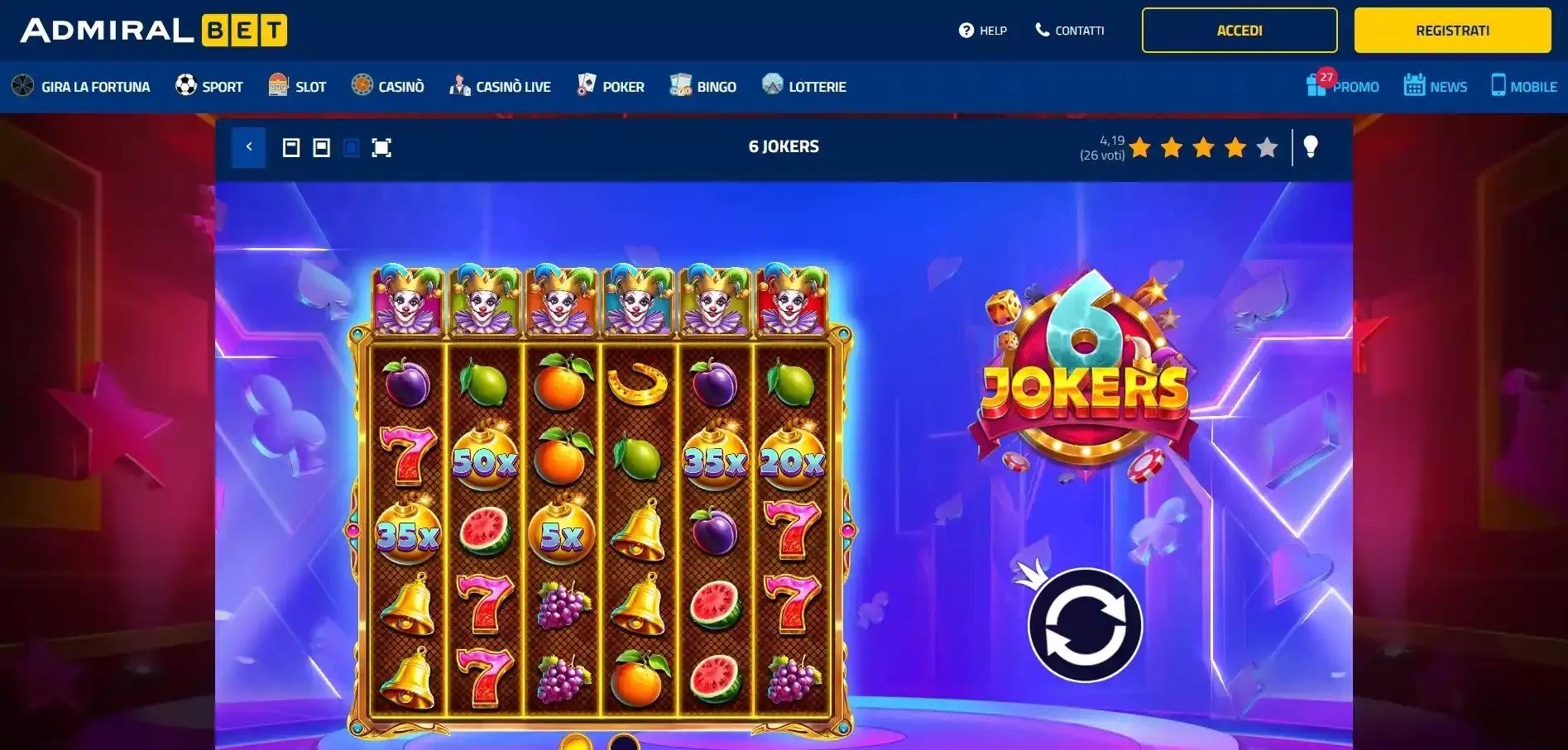Switch to bottom-panel game layout view
The width and height of the screenshot is (1568, 750).
click(x=322, y=147)
